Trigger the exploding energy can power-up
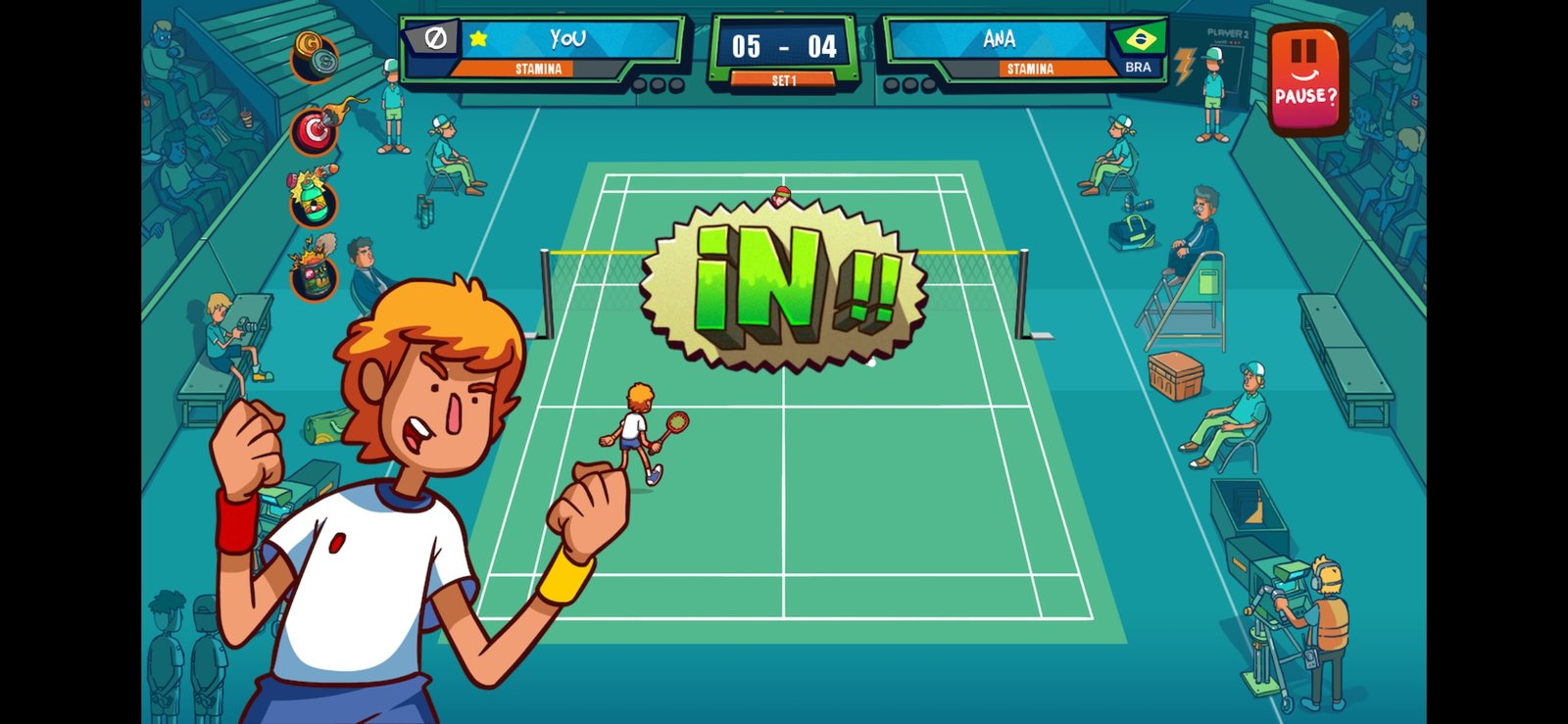 (314, 272)
